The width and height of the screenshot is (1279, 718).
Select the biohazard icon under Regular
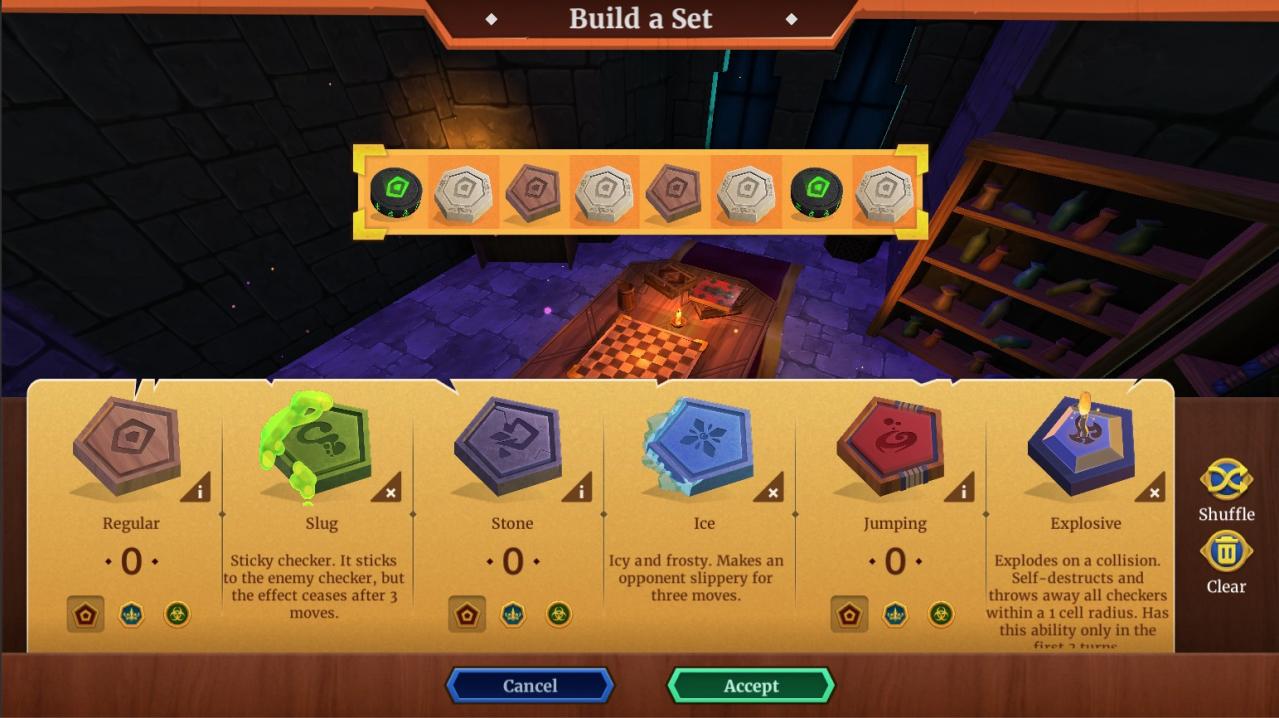click(177, 614)
